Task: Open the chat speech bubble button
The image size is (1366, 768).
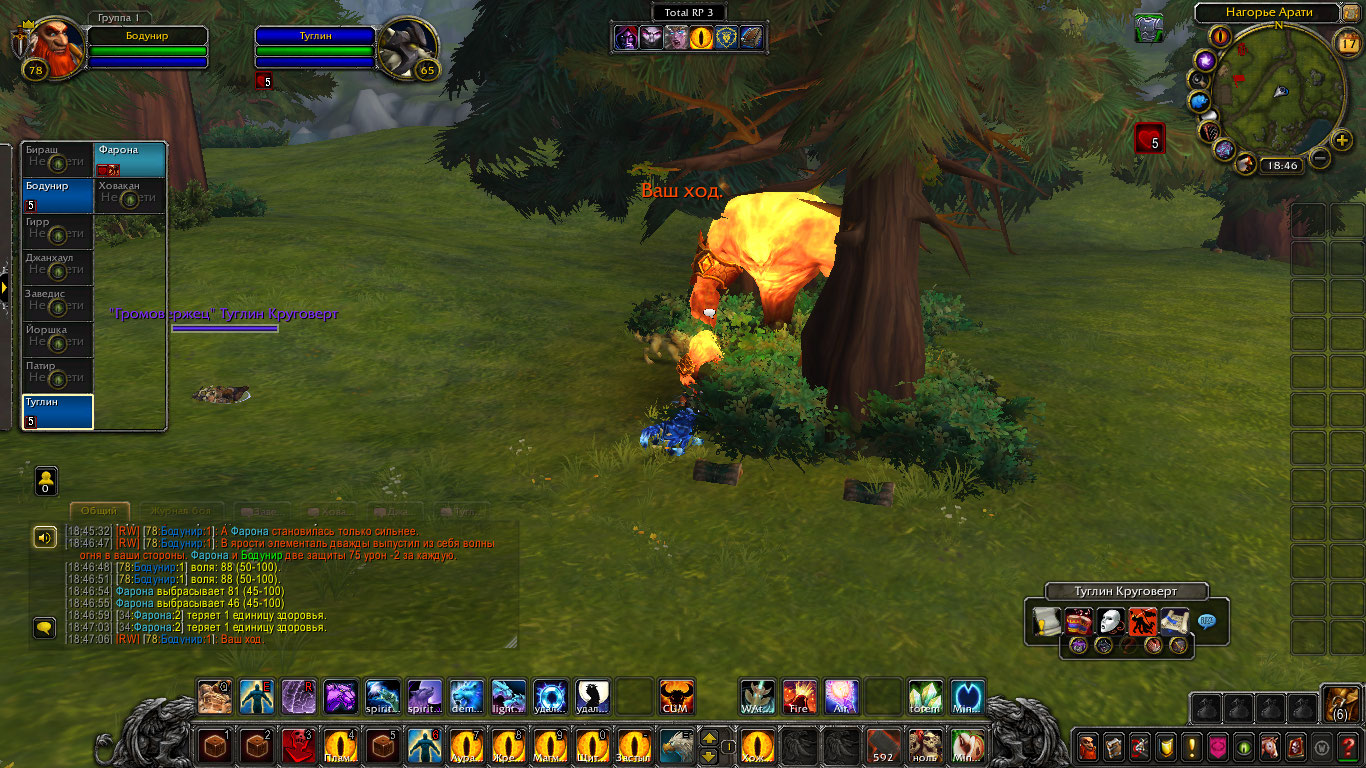Action: [x=44, y=628]
